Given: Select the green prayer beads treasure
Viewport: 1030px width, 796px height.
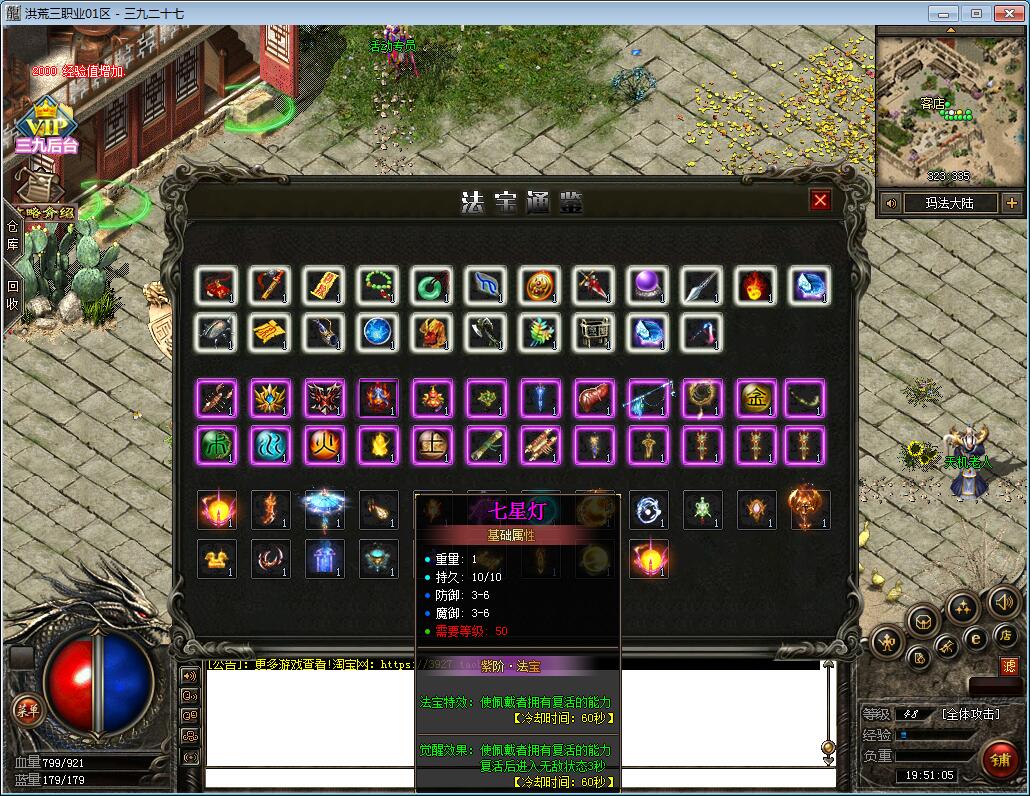Looking at the screenshot, I should 378,287.
